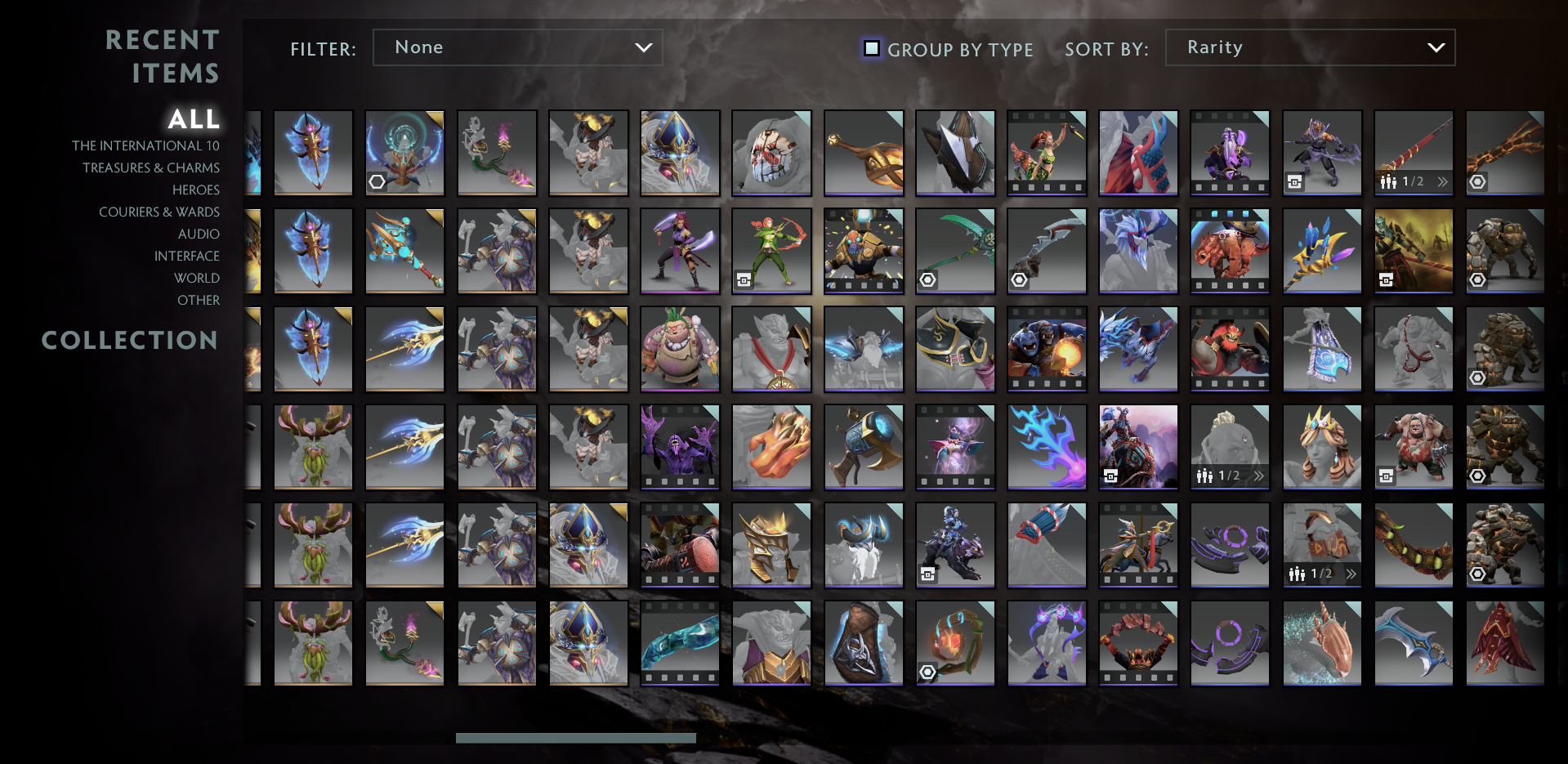
Task: Toggle the GROUP BY TYPE checkbox
Action: 871,49
